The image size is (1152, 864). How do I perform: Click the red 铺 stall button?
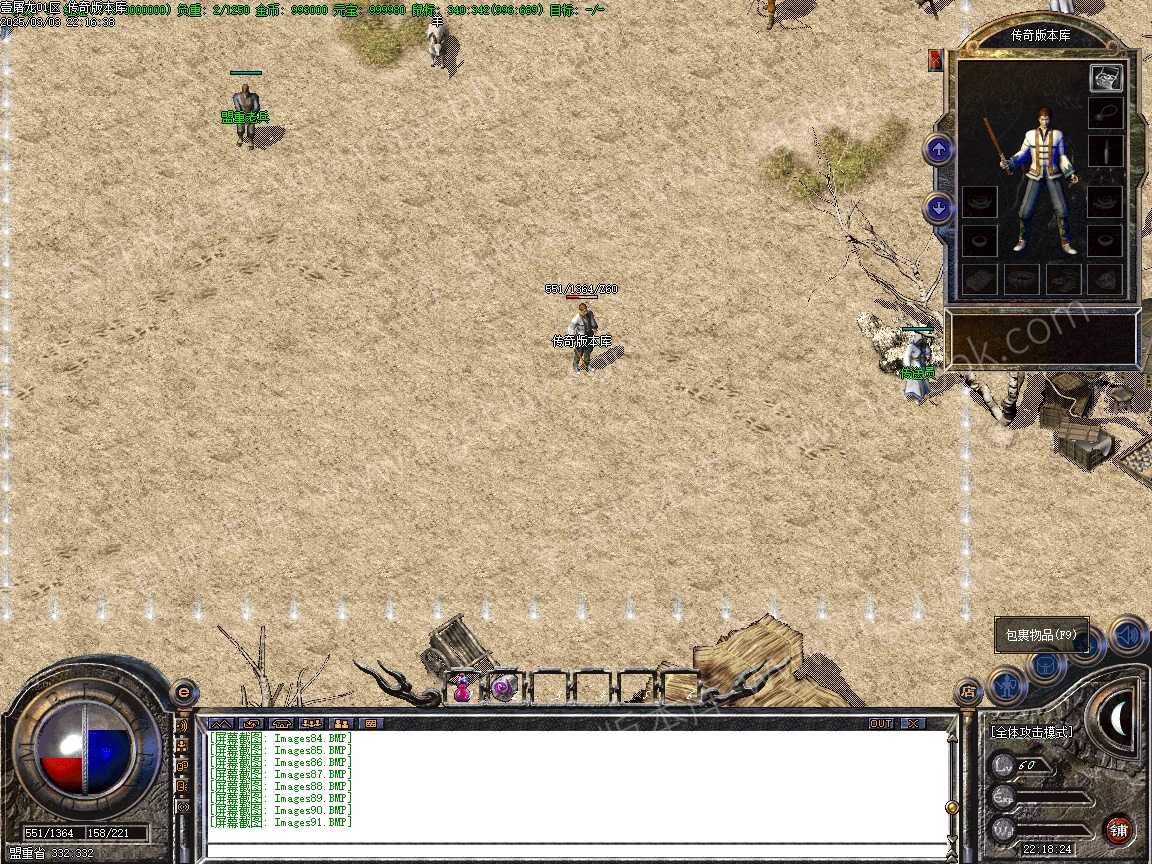pyautogui.click(x=1118, y=829)
